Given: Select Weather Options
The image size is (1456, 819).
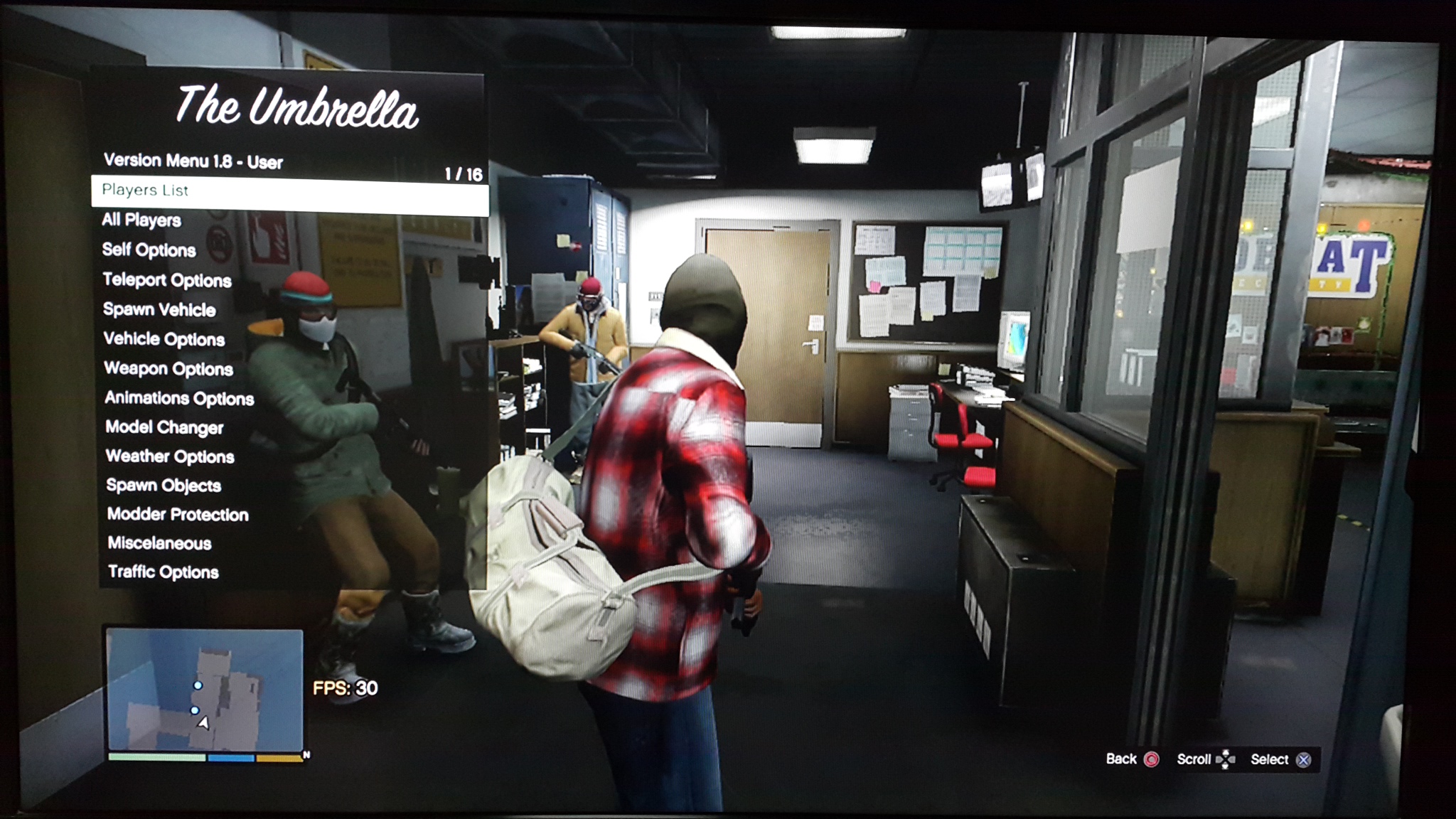Looking at the screenshot, I should click(x=170, y=456).
